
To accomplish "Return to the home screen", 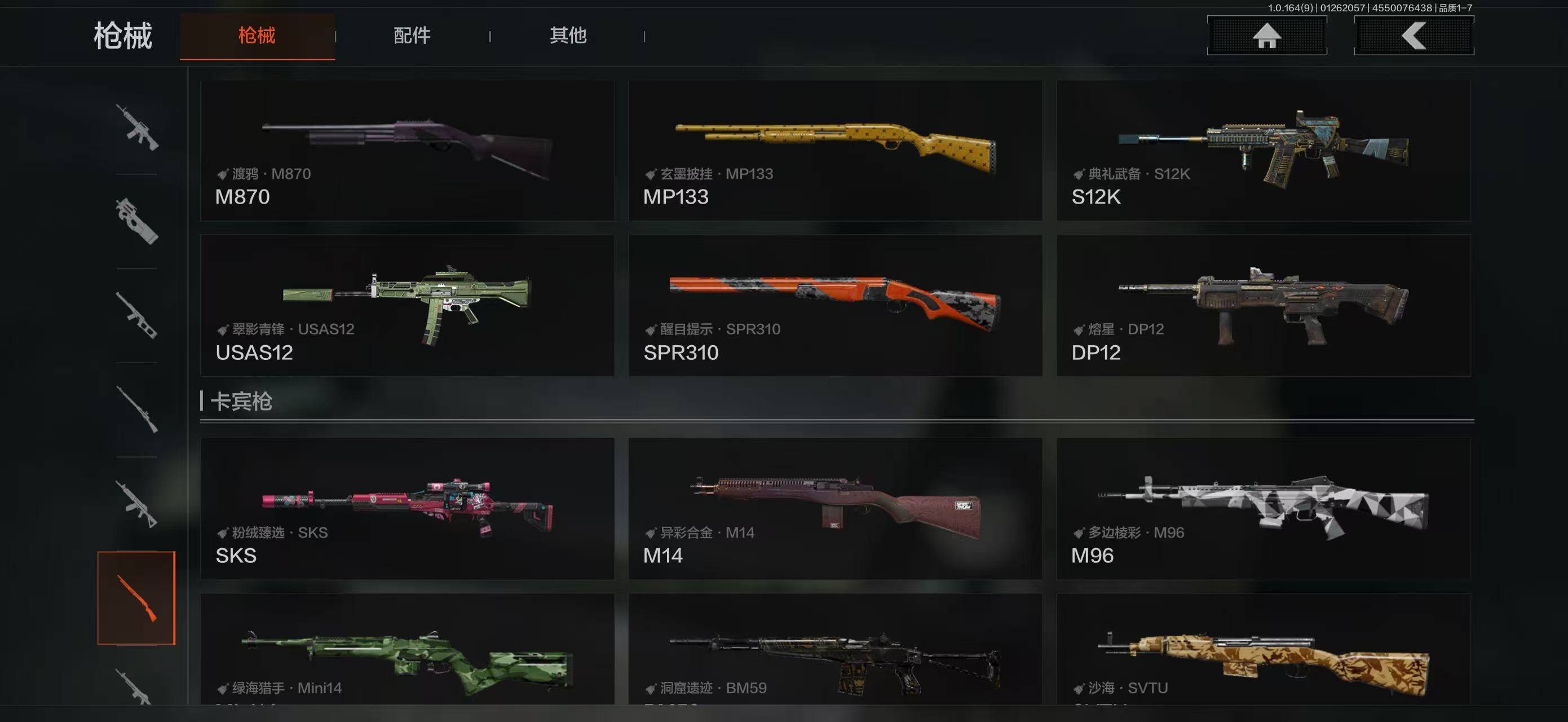I will click(x=1267, y=36).
